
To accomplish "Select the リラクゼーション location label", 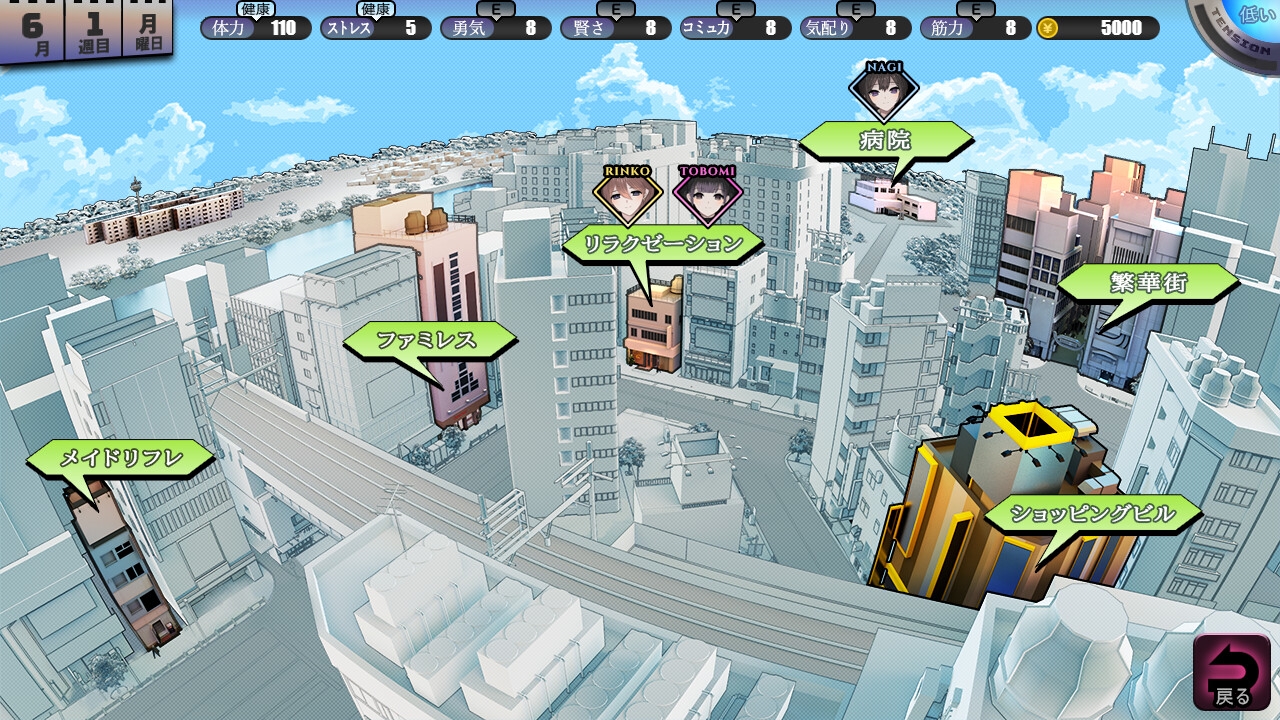I will pyautogui.click(x=663, y=244).
